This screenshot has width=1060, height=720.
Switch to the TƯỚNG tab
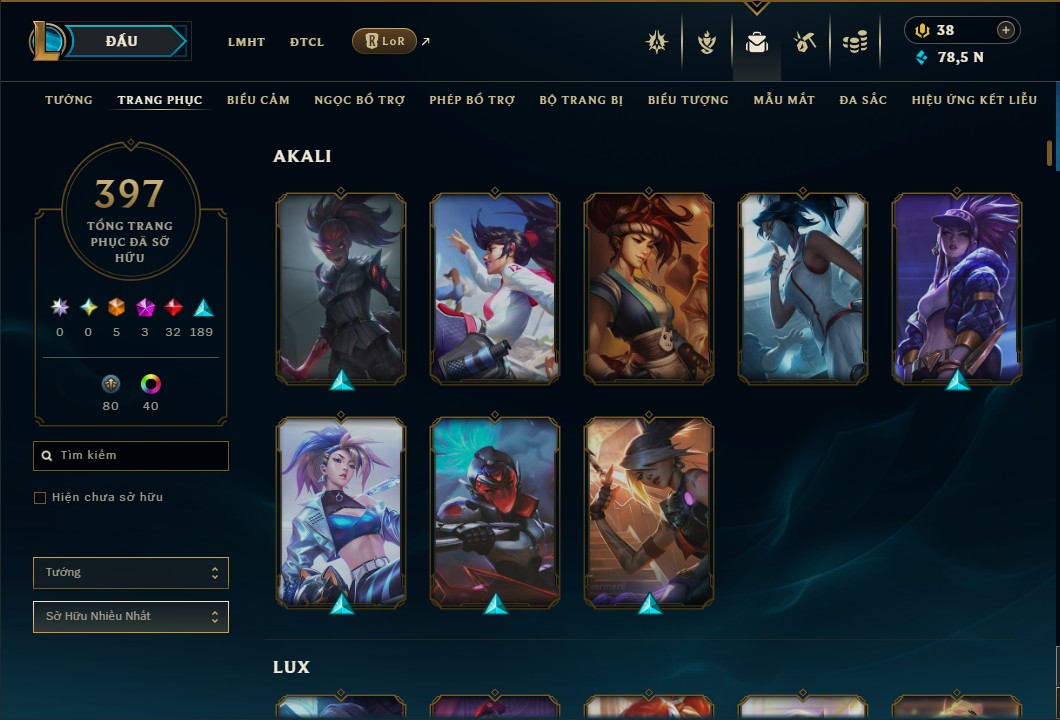(x=69, y=100)
